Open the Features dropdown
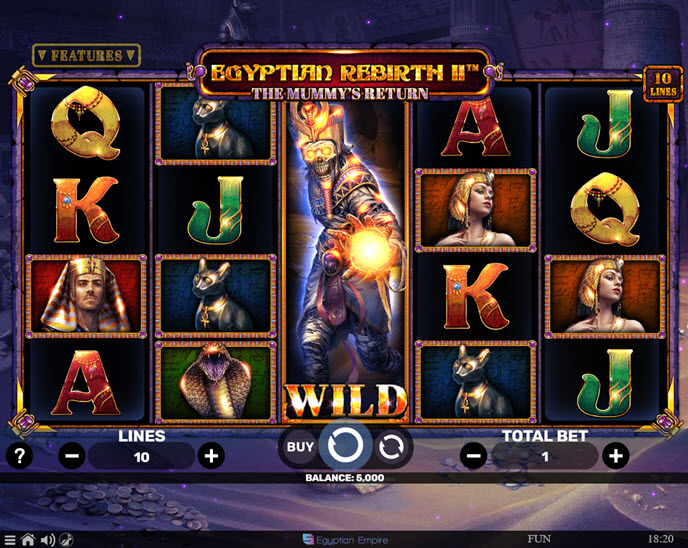 coord(86,55)
